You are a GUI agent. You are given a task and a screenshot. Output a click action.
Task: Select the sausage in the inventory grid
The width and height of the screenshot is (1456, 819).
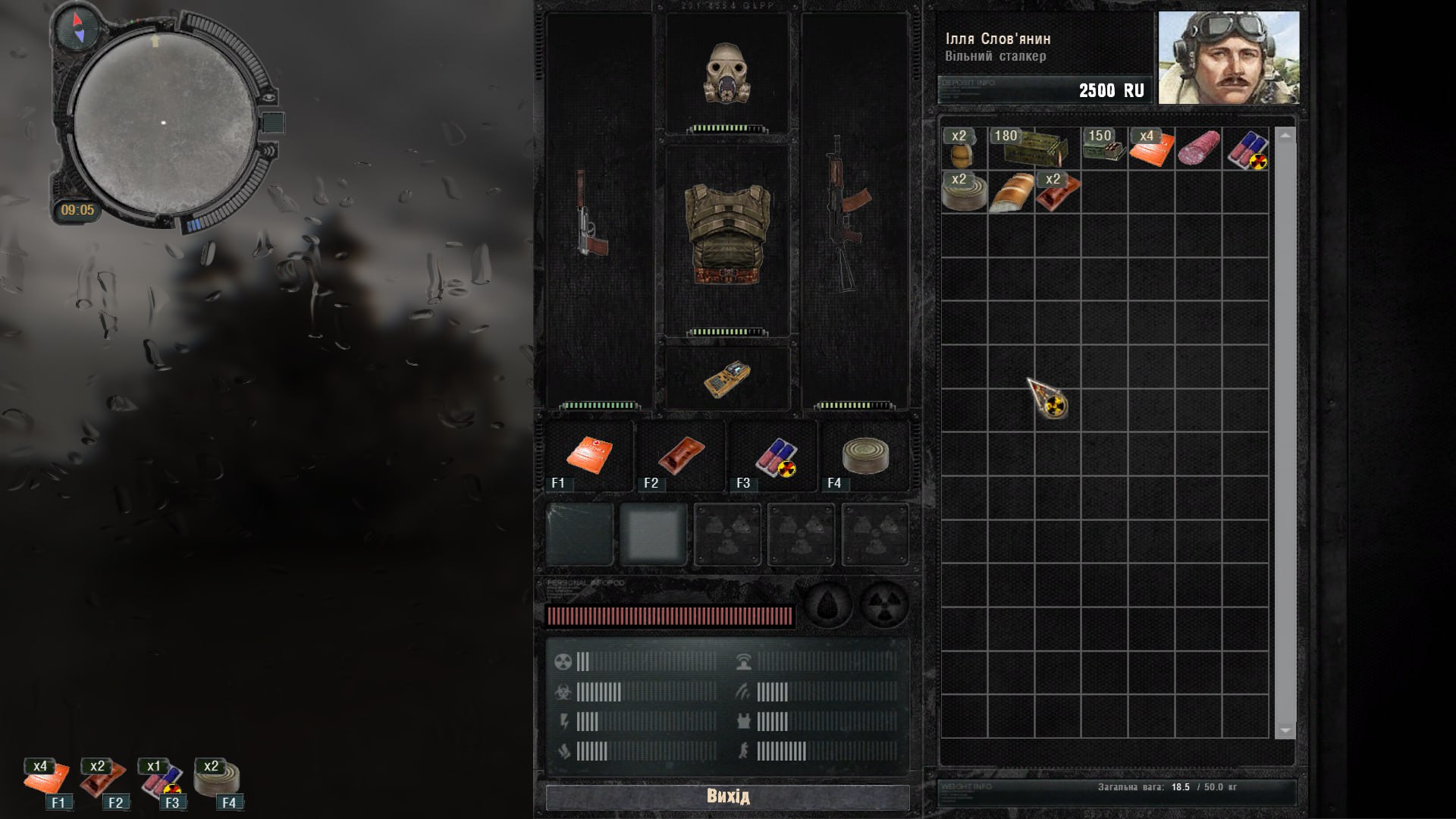(x=1198, y=148)
